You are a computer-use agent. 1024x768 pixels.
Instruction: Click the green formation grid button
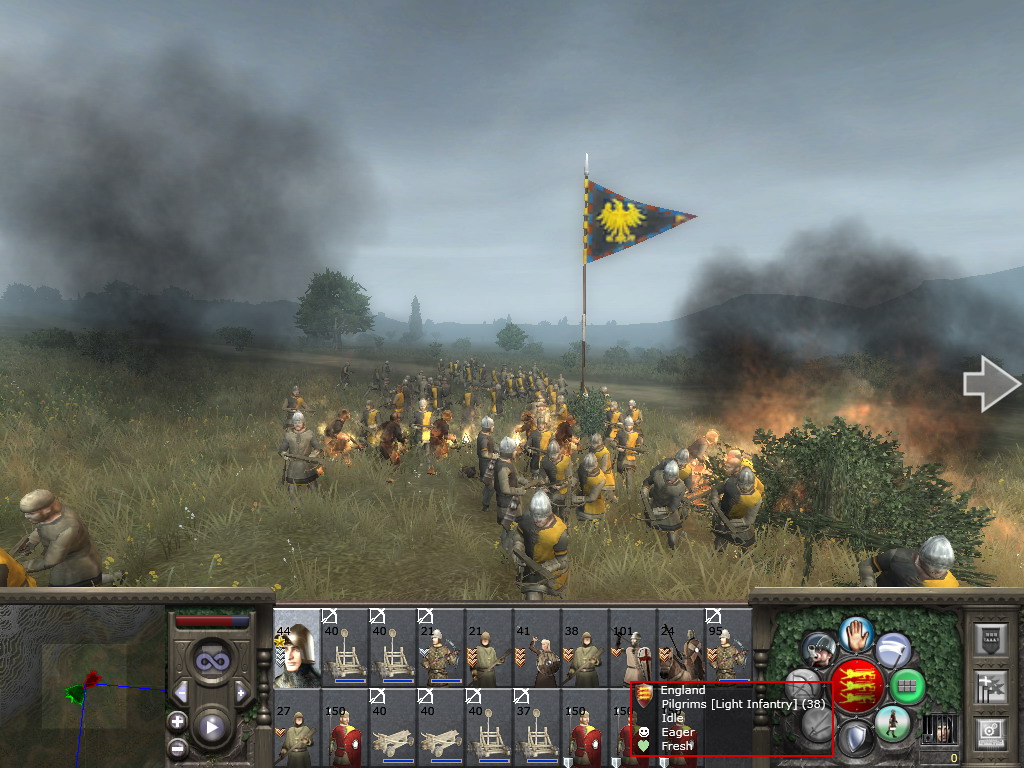pos(907,686)
